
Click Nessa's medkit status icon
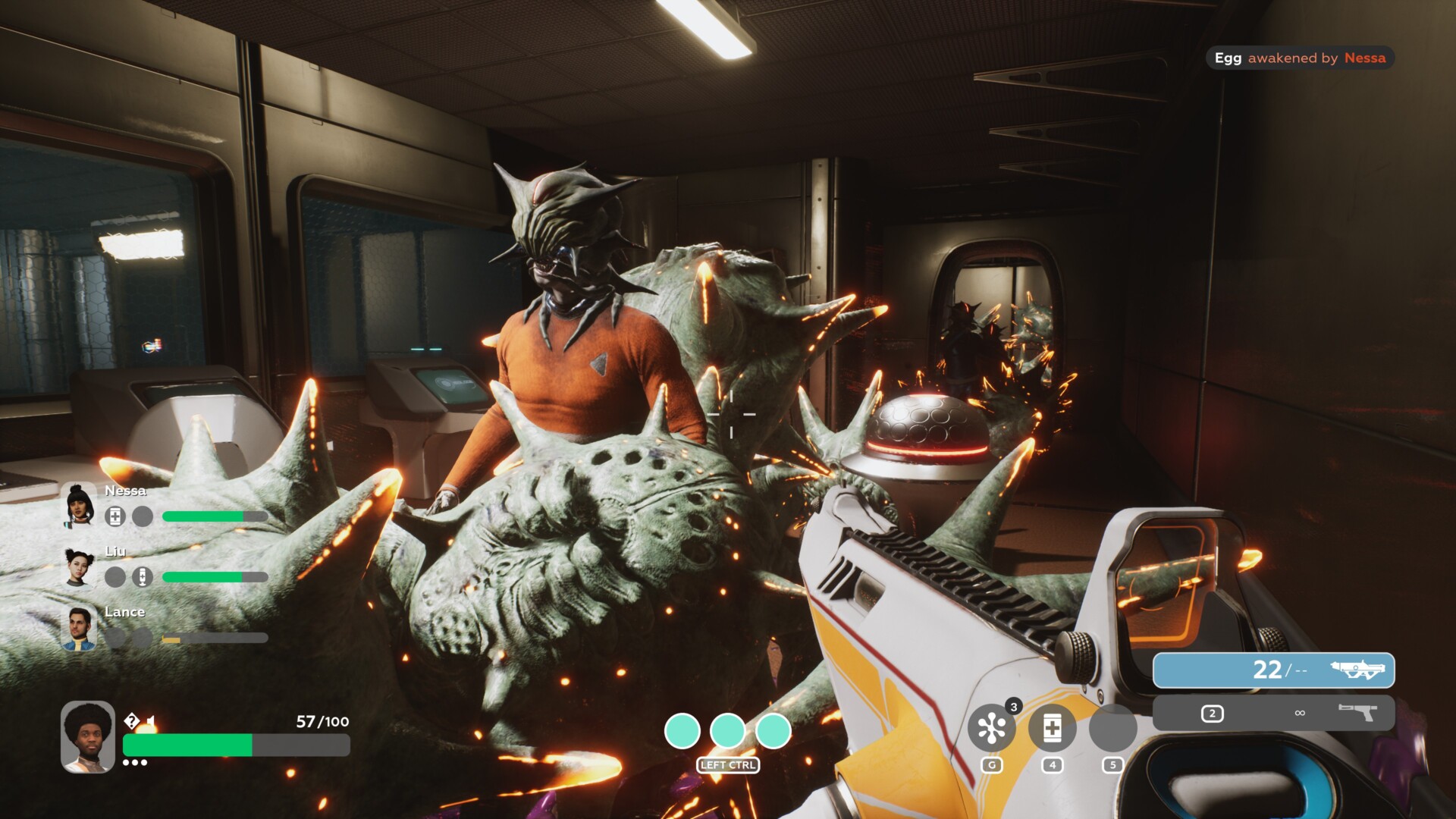click(x=115, y=516)
